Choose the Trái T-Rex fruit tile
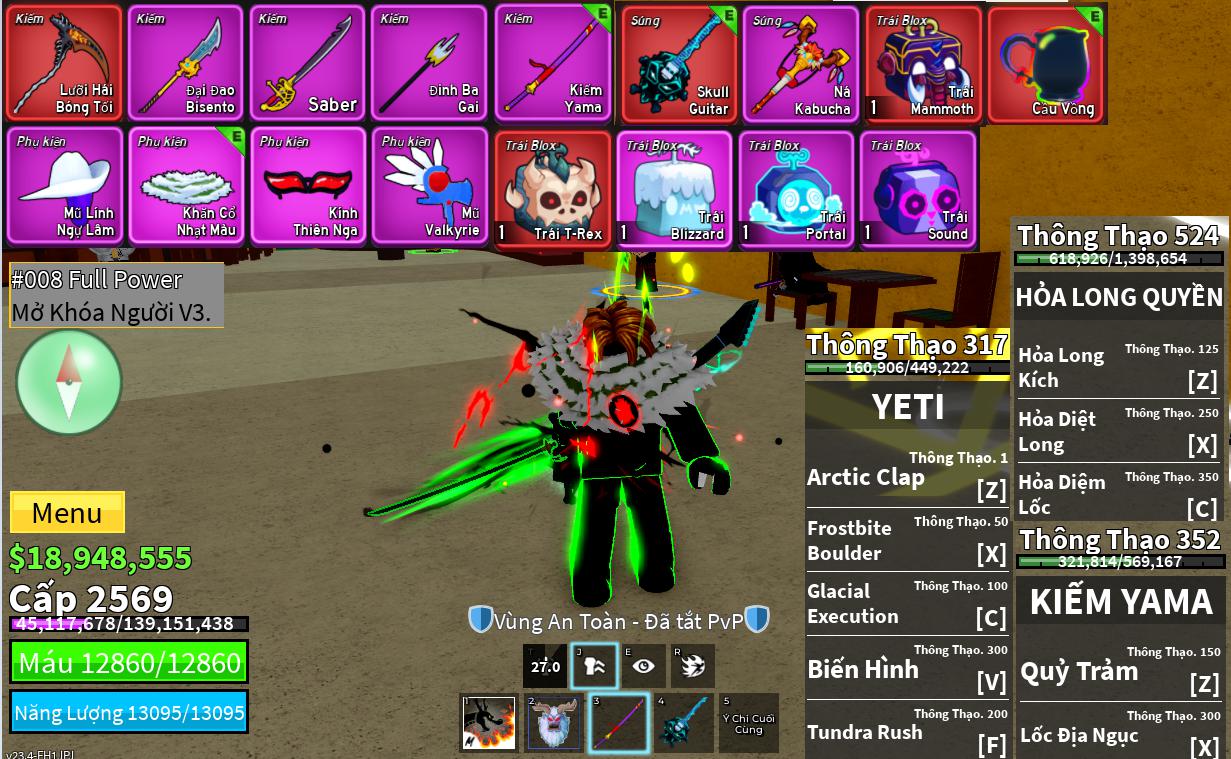This screenshot has height=759, width=1231. coord(553,189)
